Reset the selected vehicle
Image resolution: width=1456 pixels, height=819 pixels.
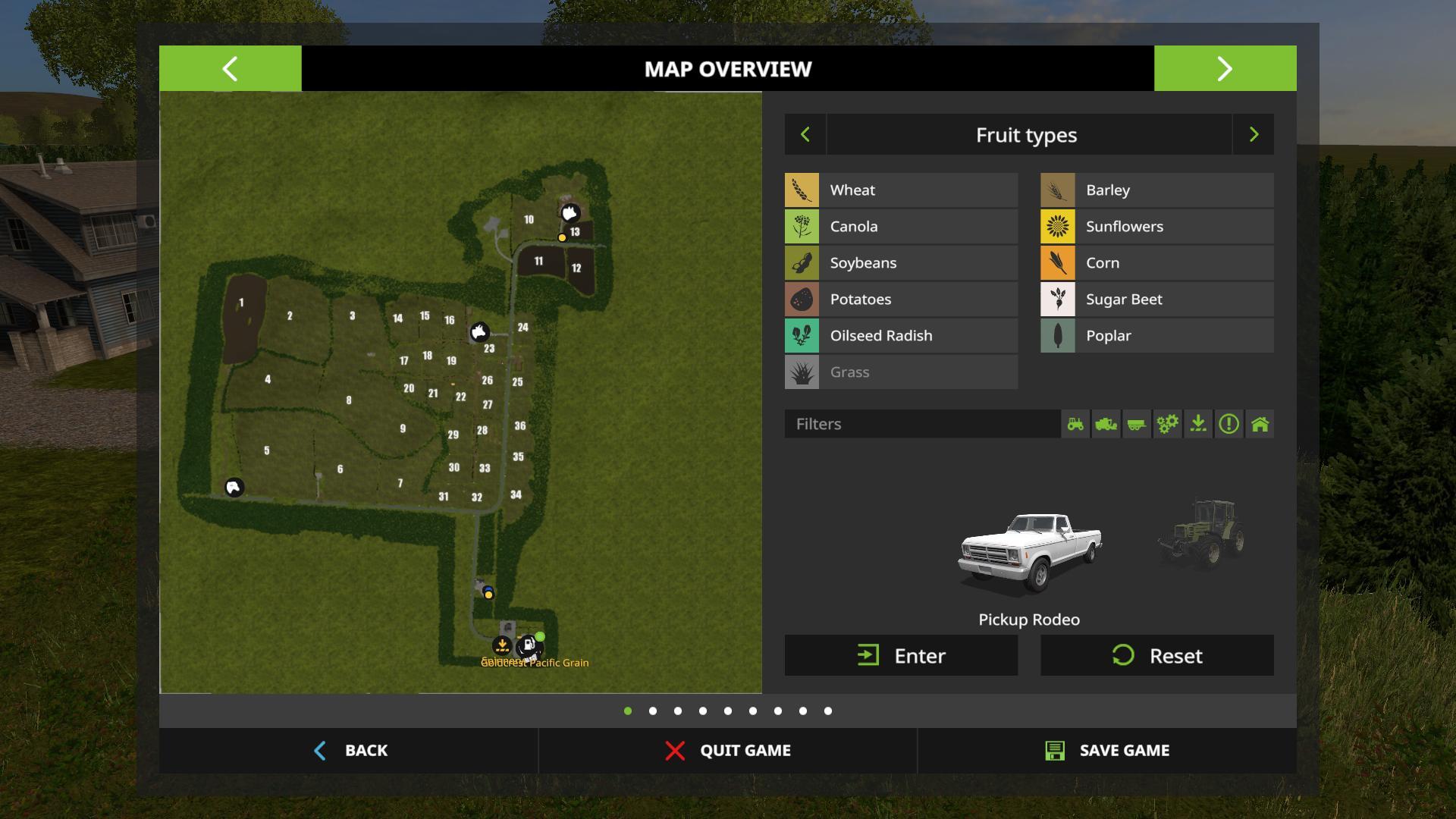click(1156, 656)
